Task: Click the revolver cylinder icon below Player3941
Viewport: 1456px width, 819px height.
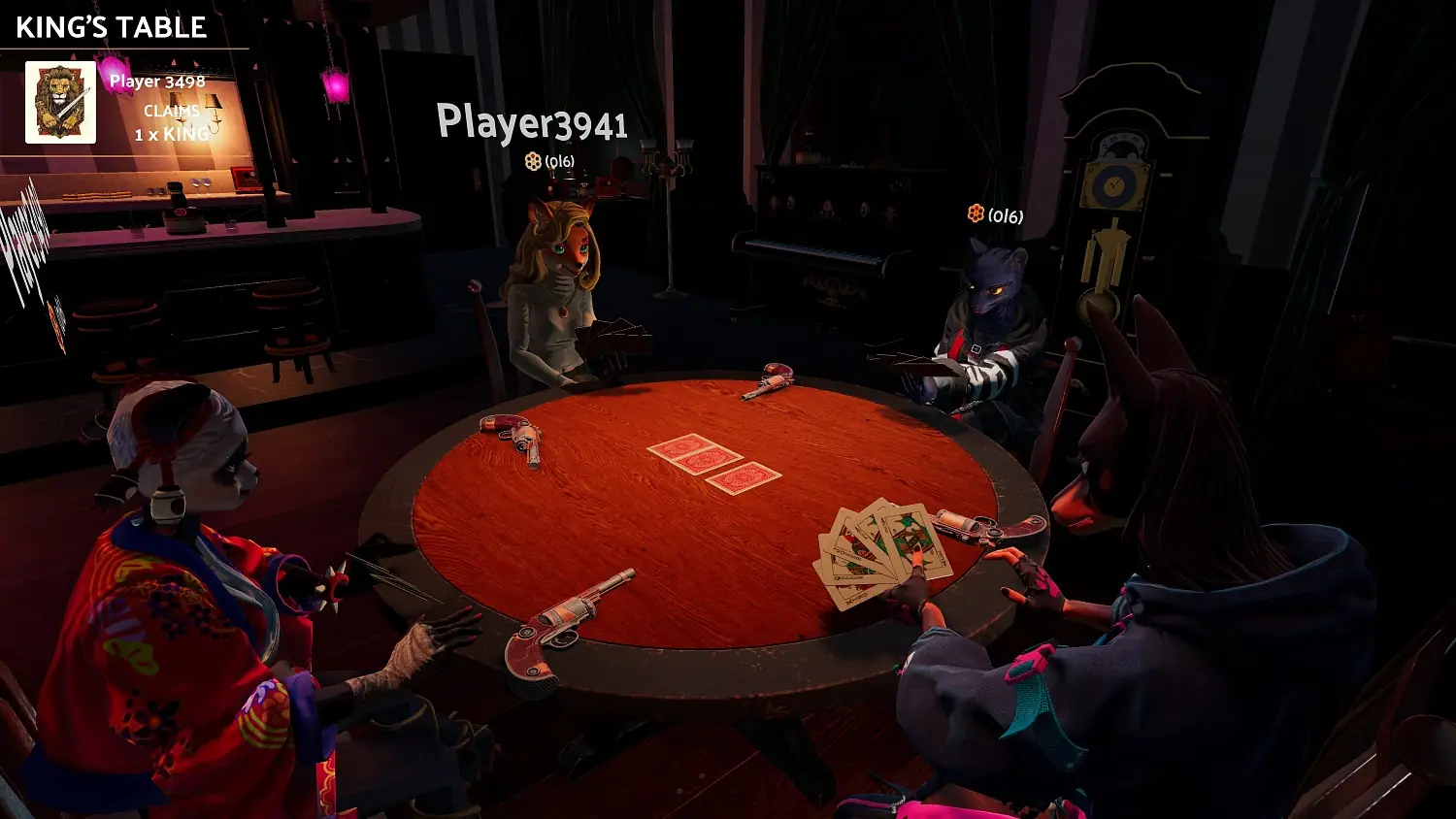Action: click(535, 162)
